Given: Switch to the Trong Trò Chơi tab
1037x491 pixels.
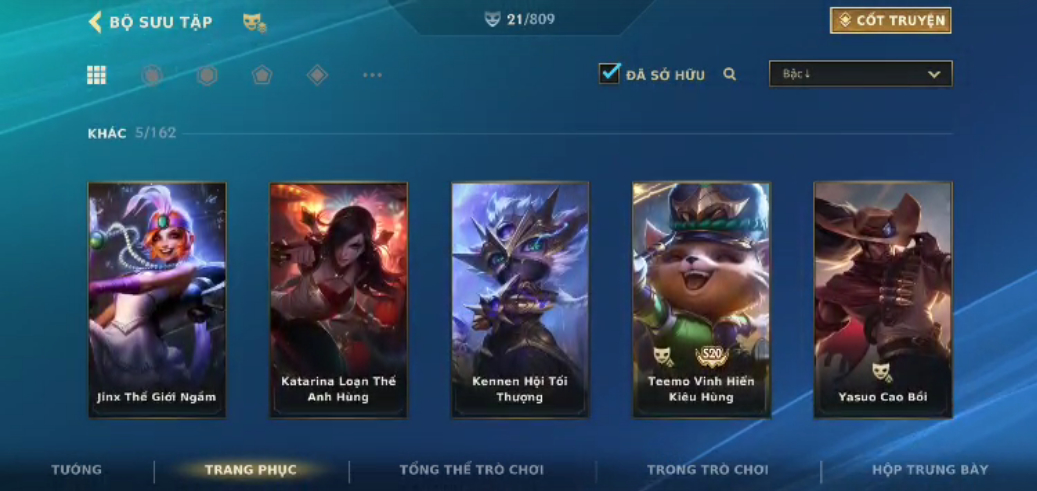Looking at the screenshot, I should point(708,470).
